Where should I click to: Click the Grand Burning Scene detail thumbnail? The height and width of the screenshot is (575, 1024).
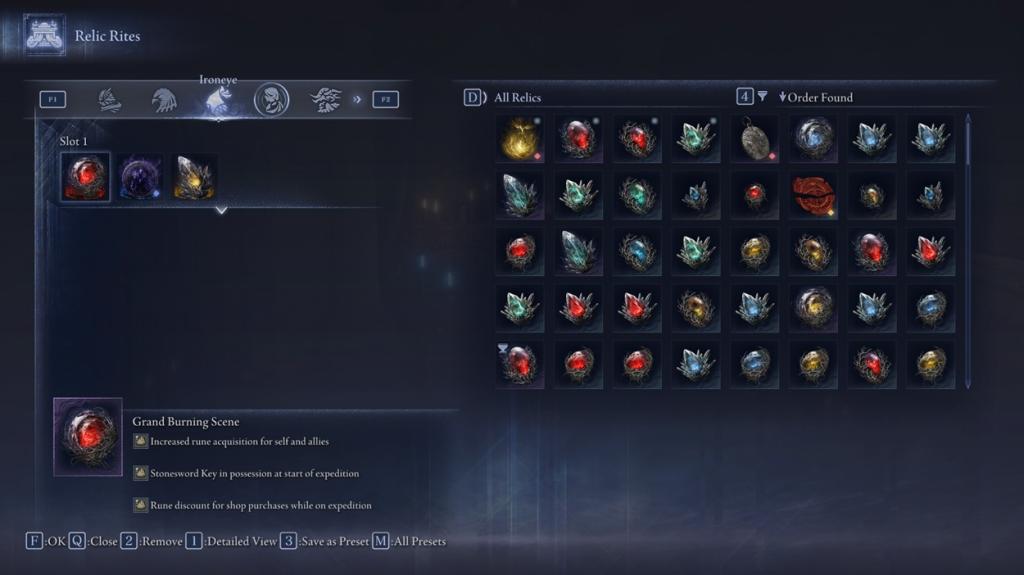(88, 437)
